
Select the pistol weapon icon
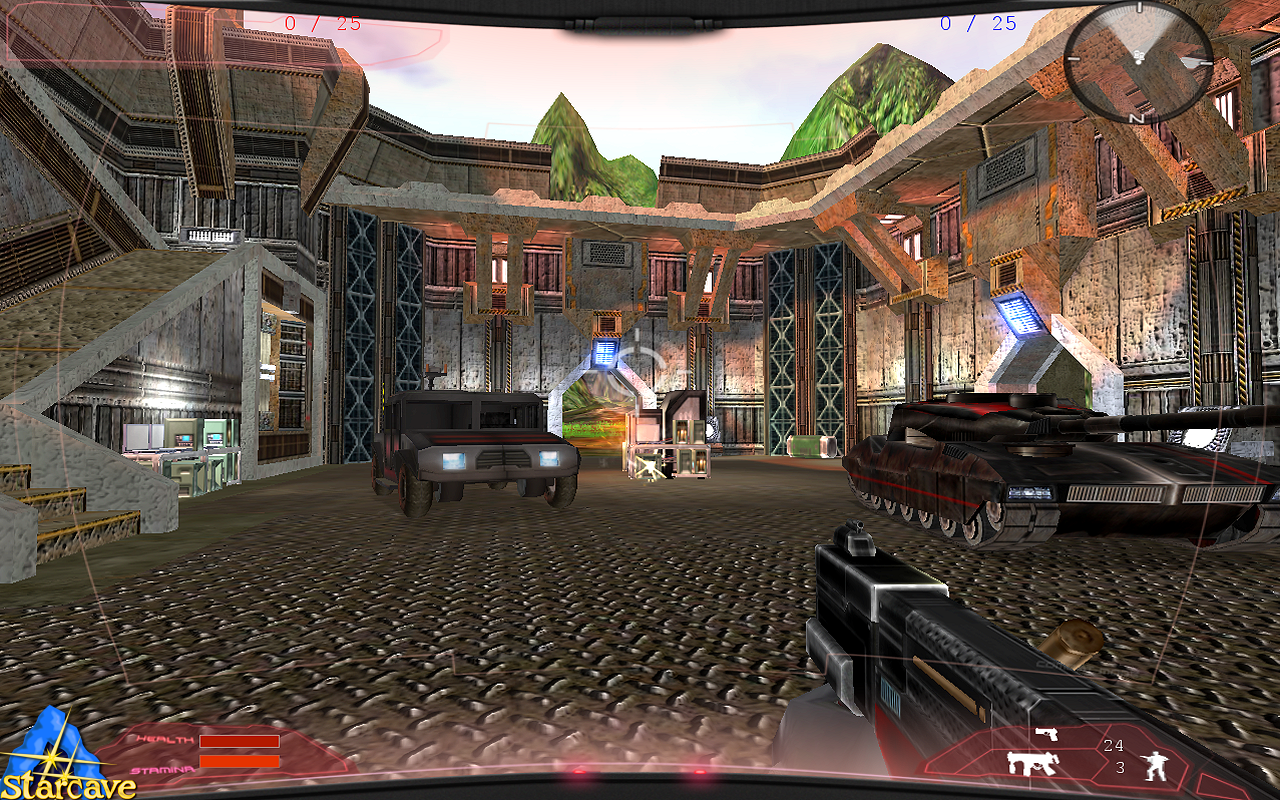point(1045,735)
